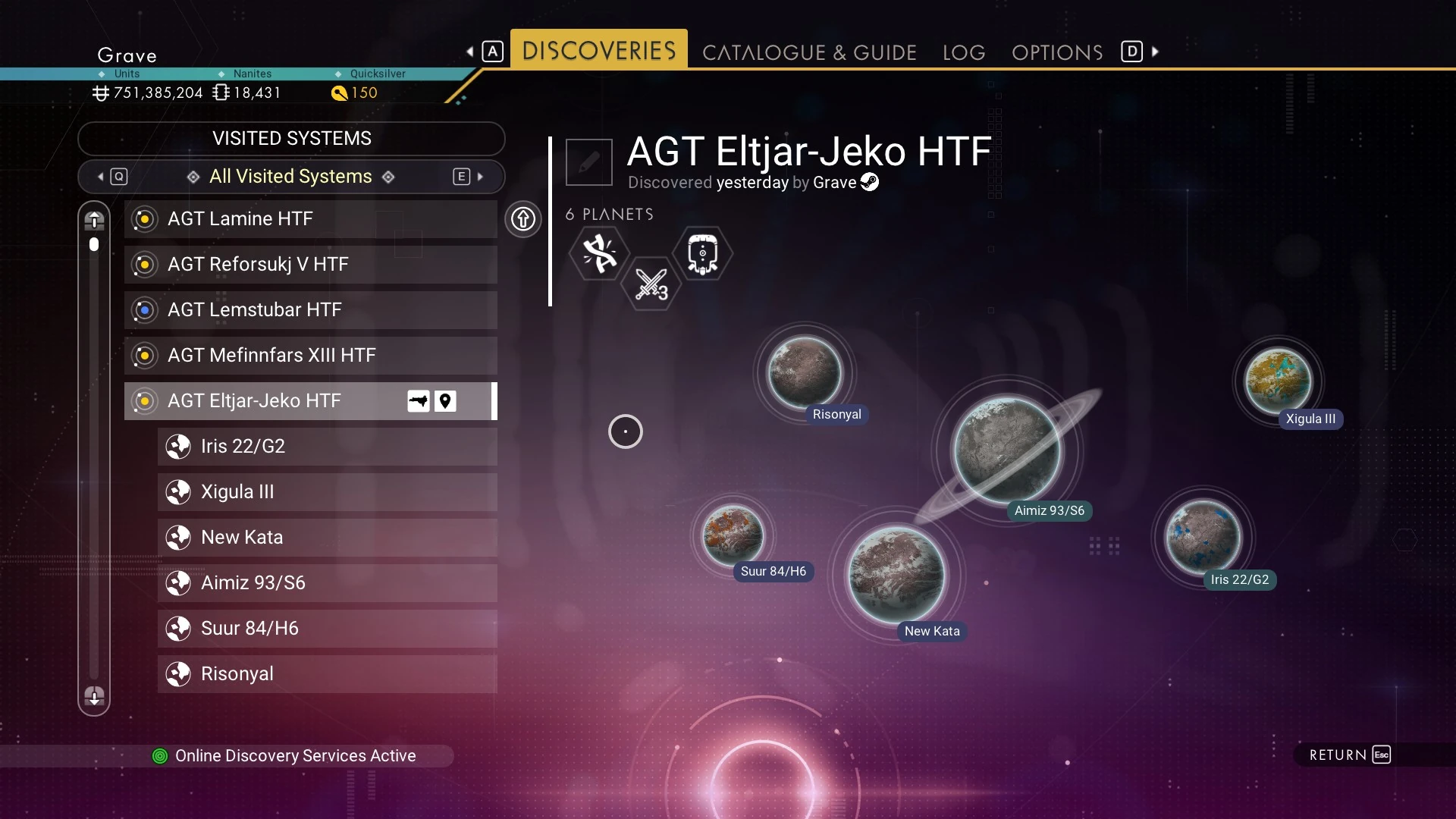The height and width of the screenshot is (819, 1456).
Task: Choose the AGT Reforsukj V HTF entry
Action: pyautogui.click(x=310, y=265)
